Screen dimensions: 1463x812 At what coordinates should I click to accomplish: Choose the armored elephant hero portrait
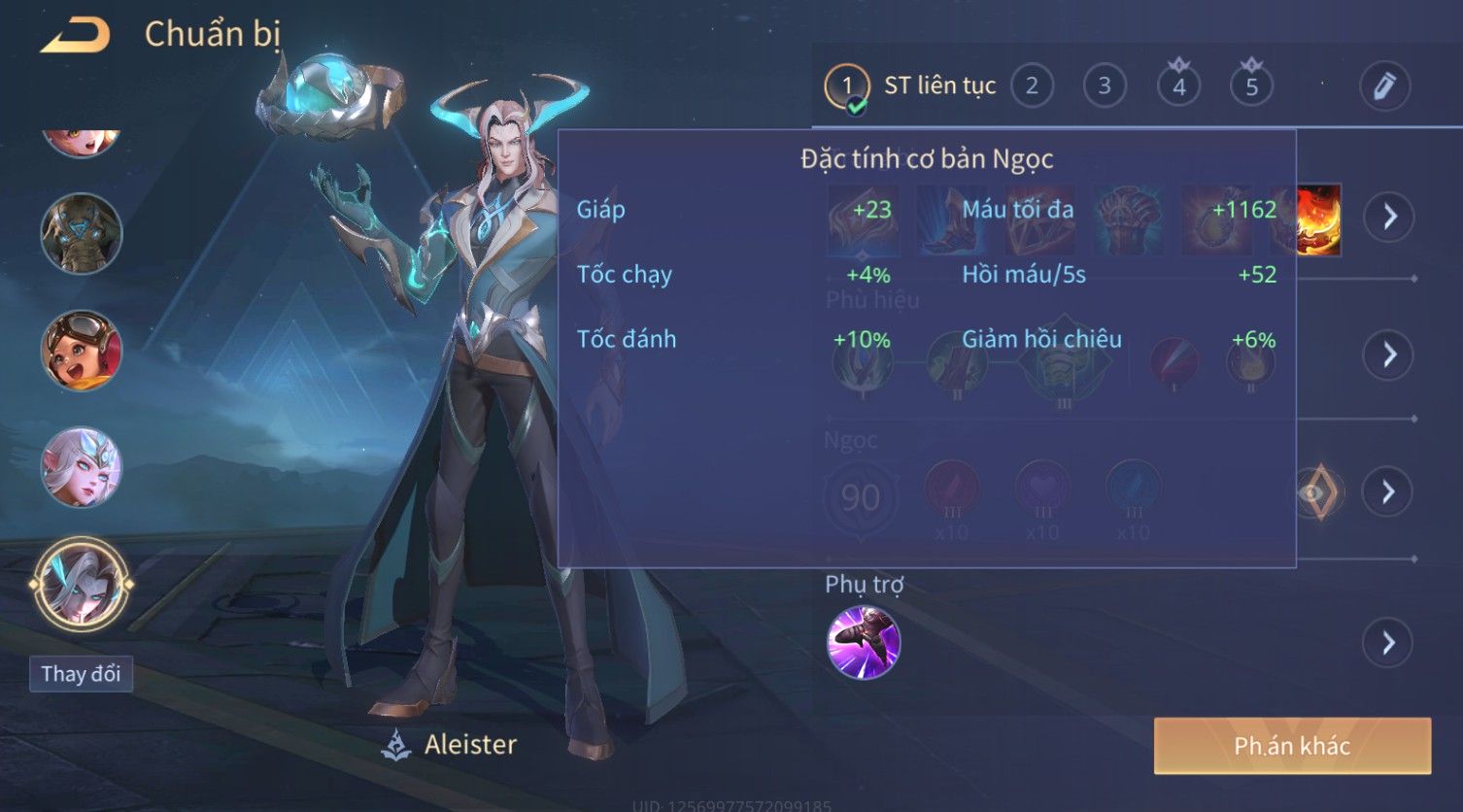pyautogui.click(x=82, y=234)
